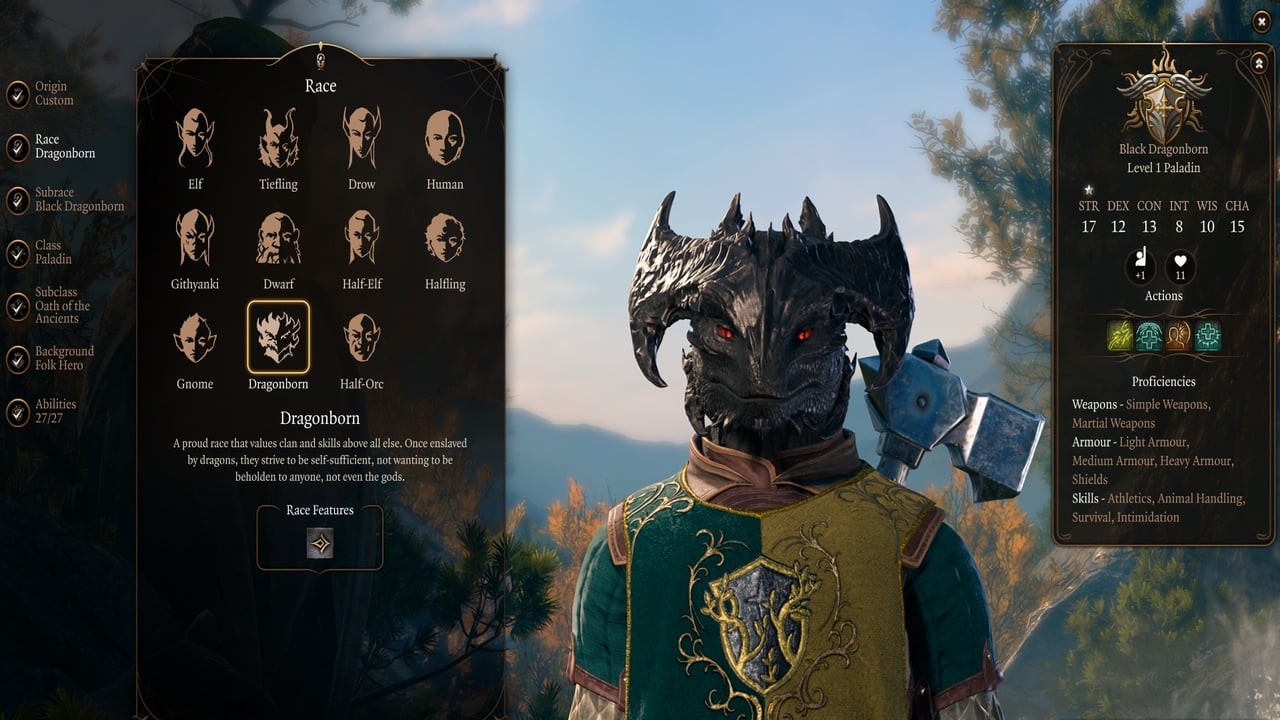Select the Gnome race
Screen dimensions: 1280x720
coord(195,338)
